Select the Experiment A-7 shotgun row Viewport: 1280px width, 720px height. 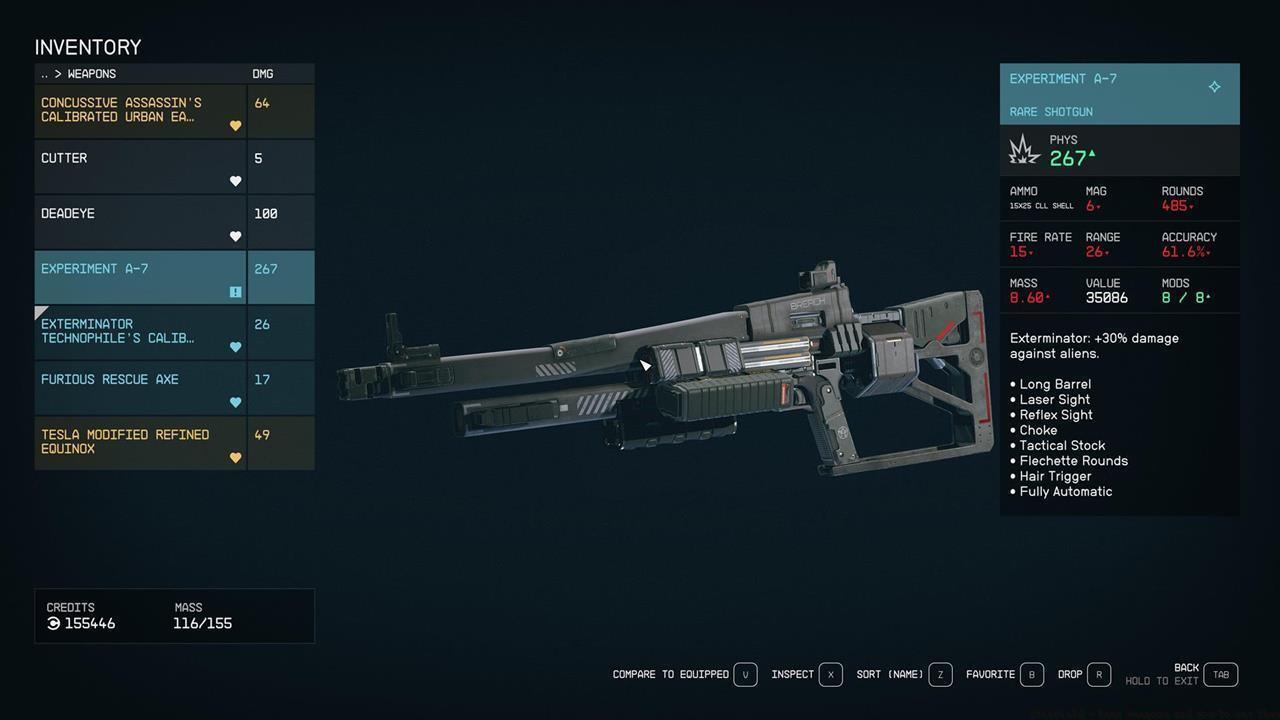140,277
